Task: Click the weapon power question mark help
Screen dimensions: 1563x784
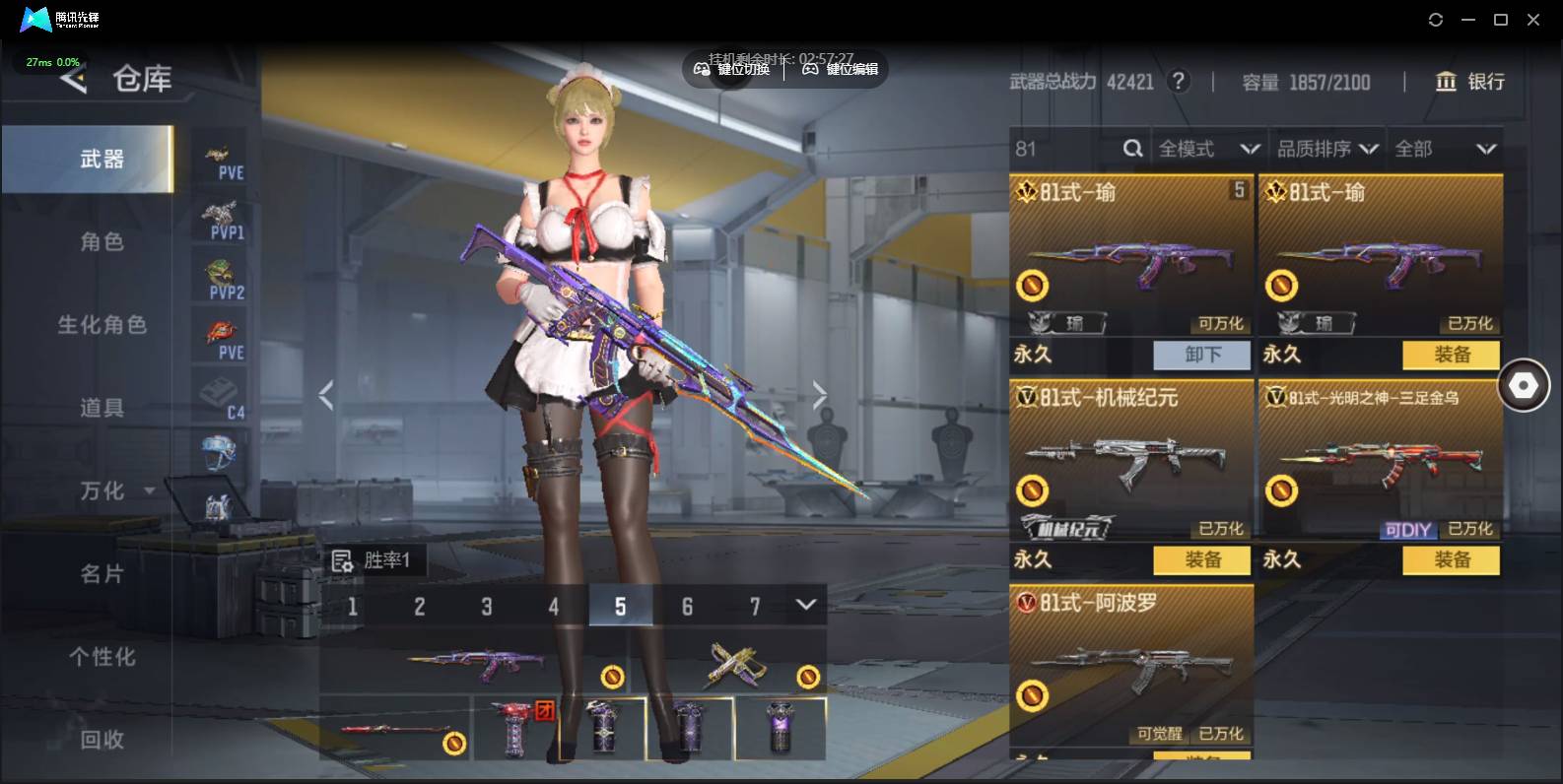Action: 1178,82
